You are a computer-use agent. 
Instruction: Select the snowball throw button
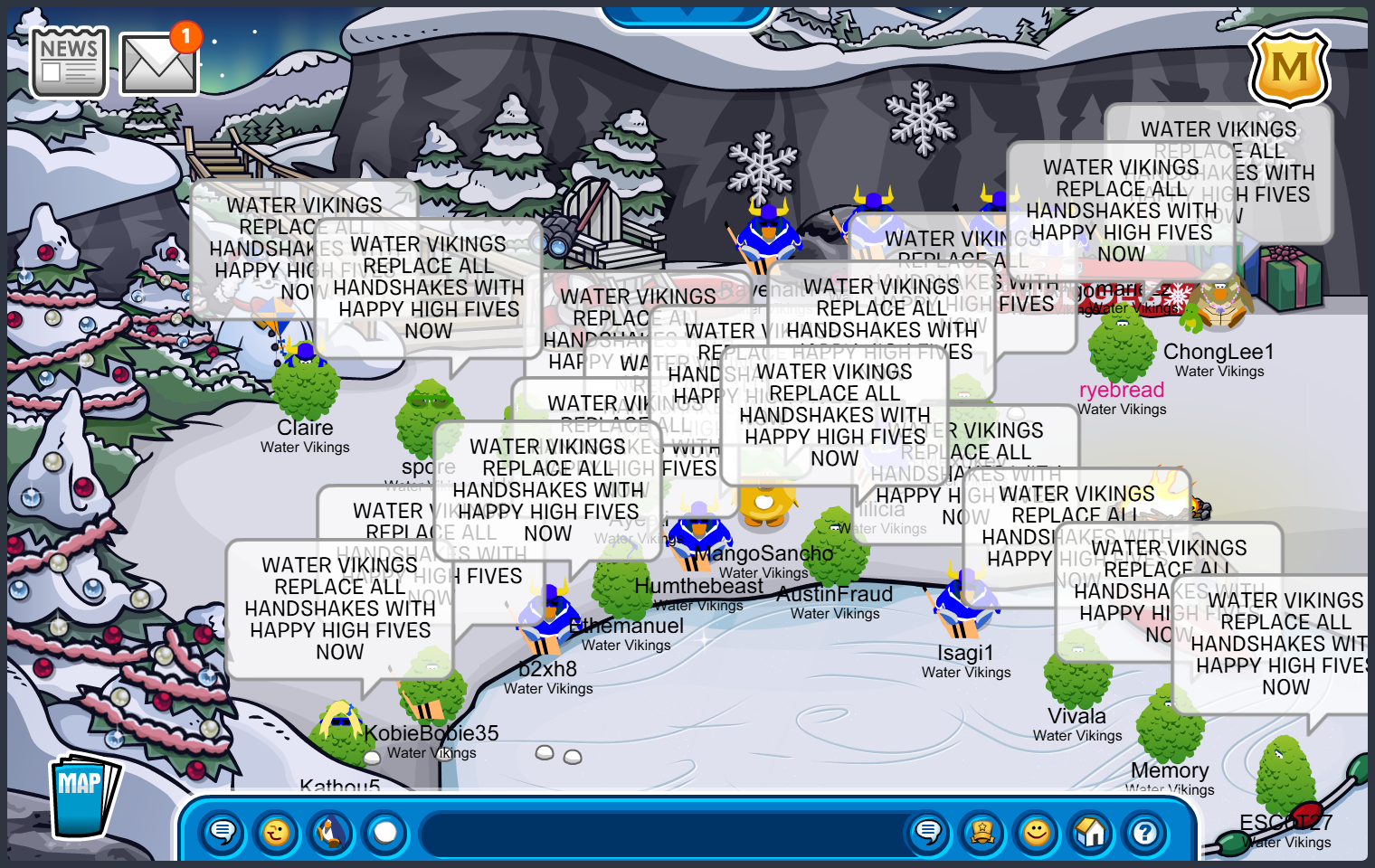click(385, 831)
